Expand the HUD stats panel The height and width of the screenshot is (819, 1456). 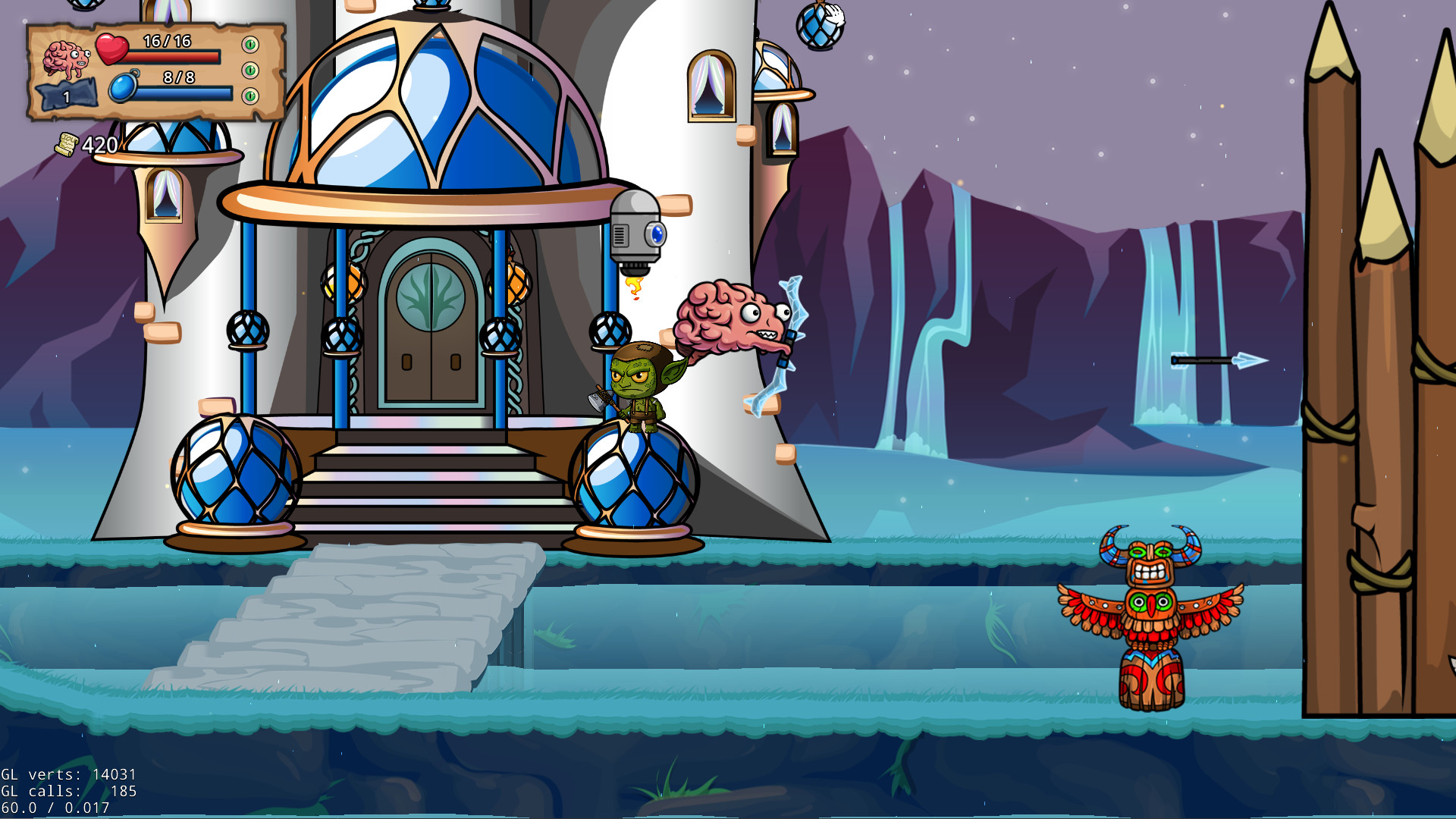point(148,72)
